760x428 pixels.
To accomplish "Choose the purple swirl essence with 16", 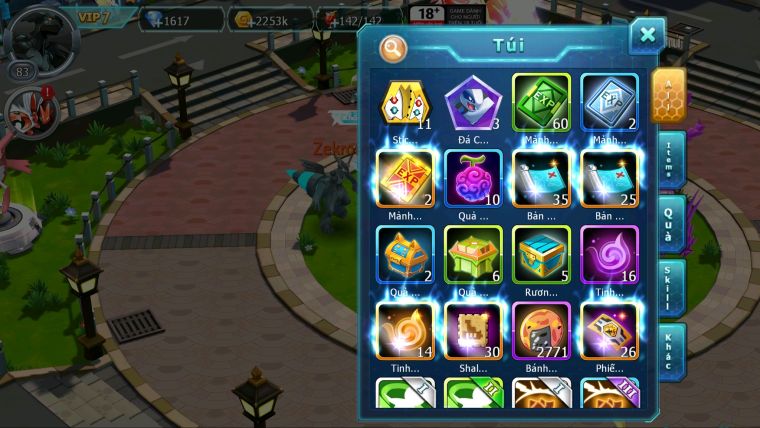I will tap(609, 255).
